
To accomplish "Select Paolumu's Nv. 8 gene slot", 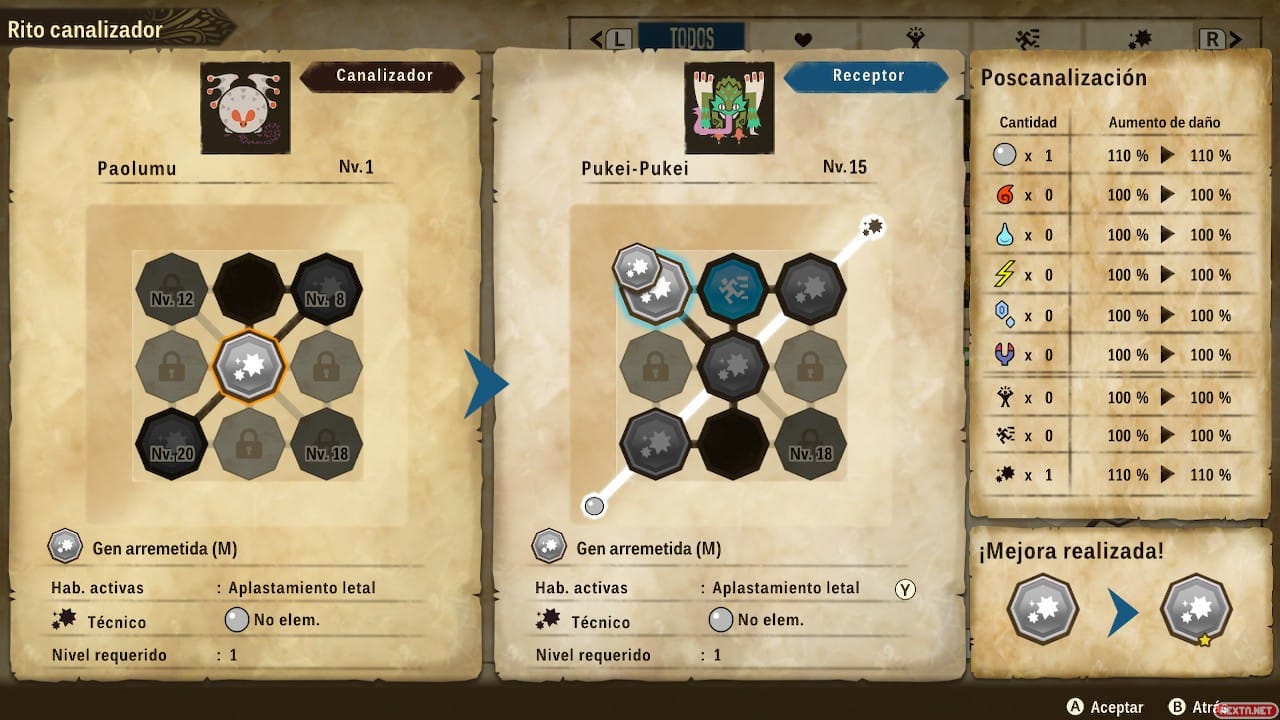I will (327, 289).
